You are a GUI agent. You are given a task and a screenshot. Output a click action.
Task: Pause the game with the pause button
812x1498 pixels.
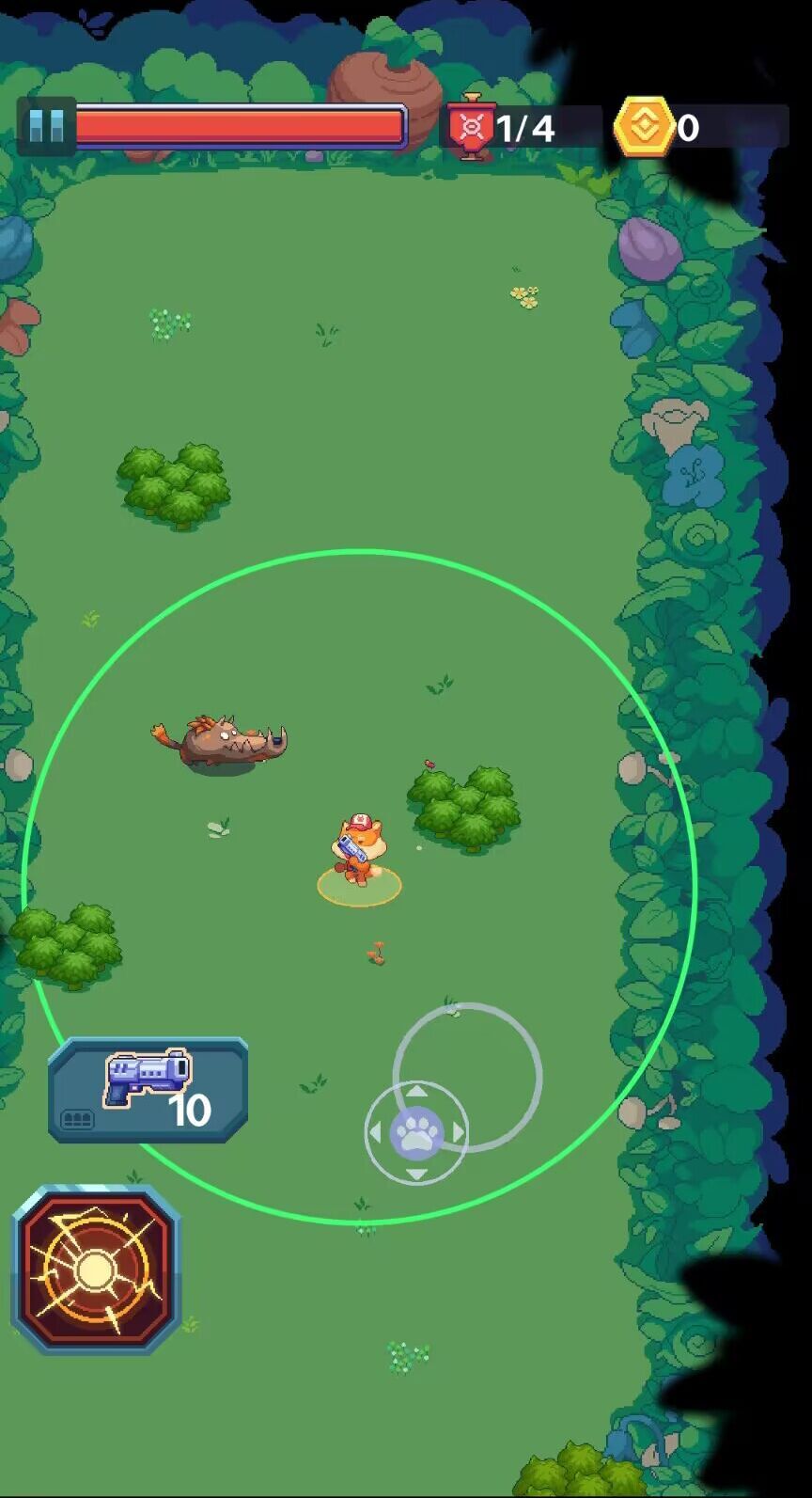(x=45, y=126)
